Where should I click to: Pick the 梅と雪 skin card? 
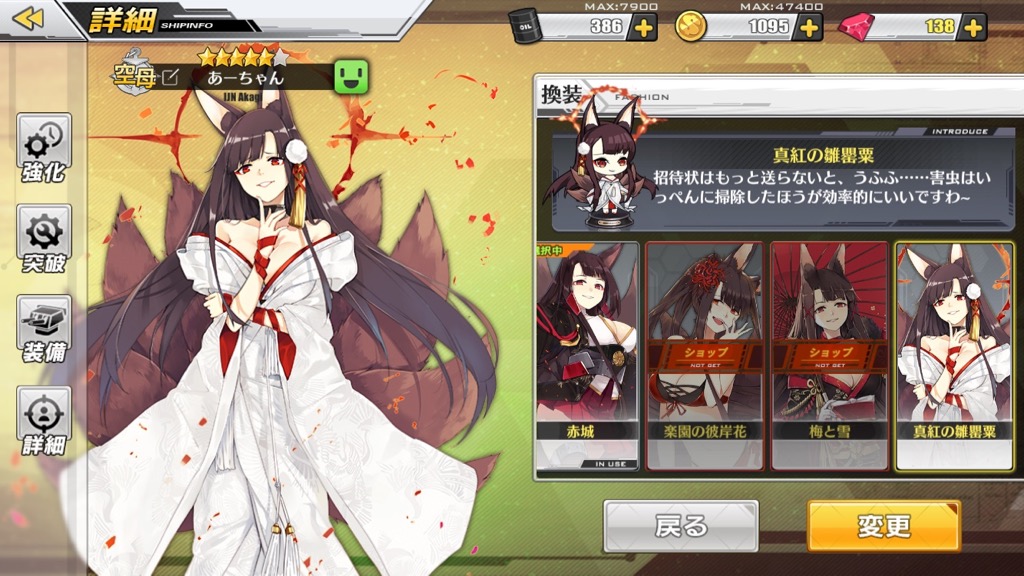[829, 356]
